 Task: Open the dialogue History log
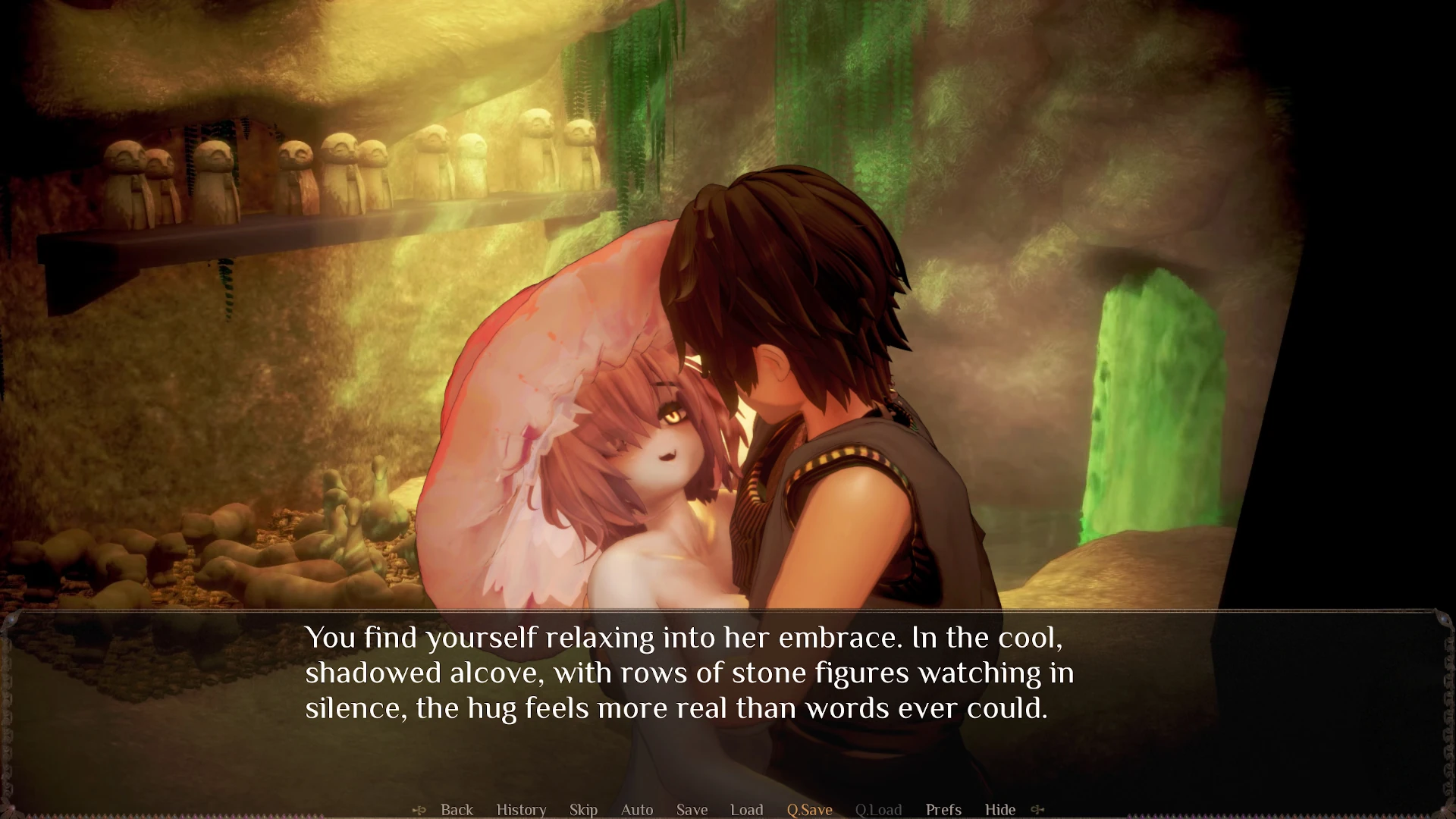pos(521,810)
